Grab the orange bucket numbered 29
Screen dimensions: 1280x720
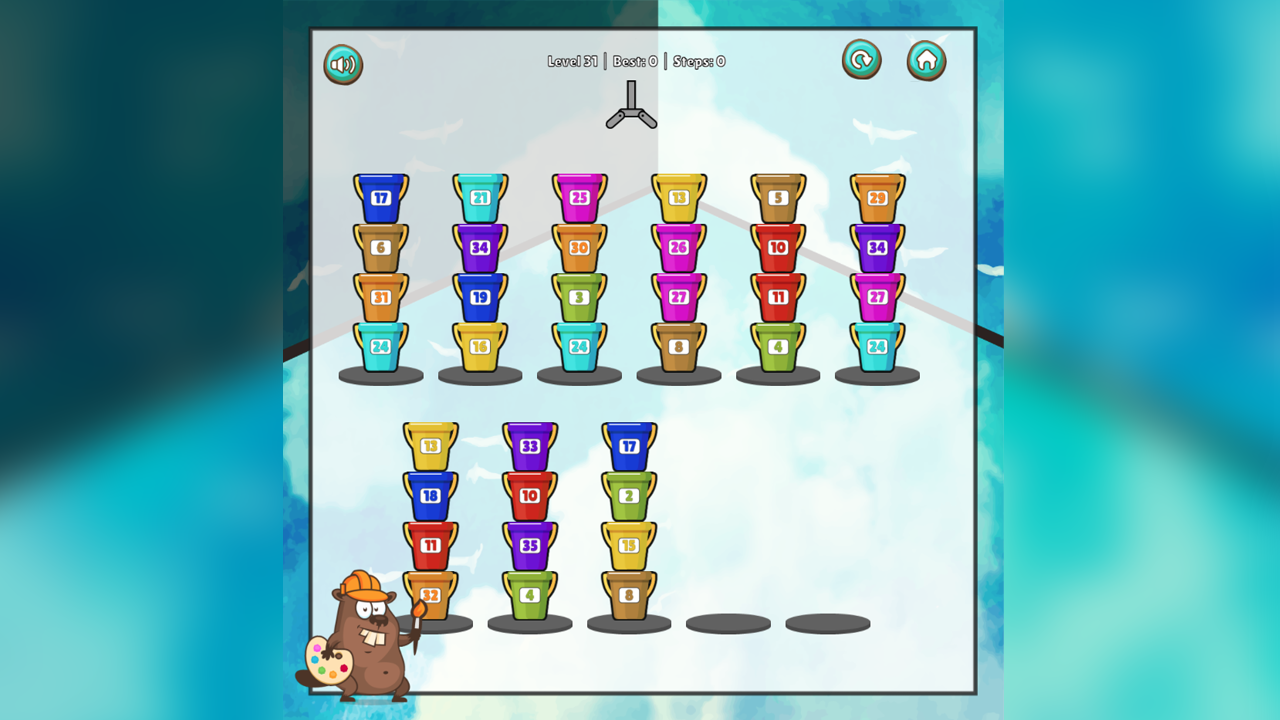click(878, 196)
